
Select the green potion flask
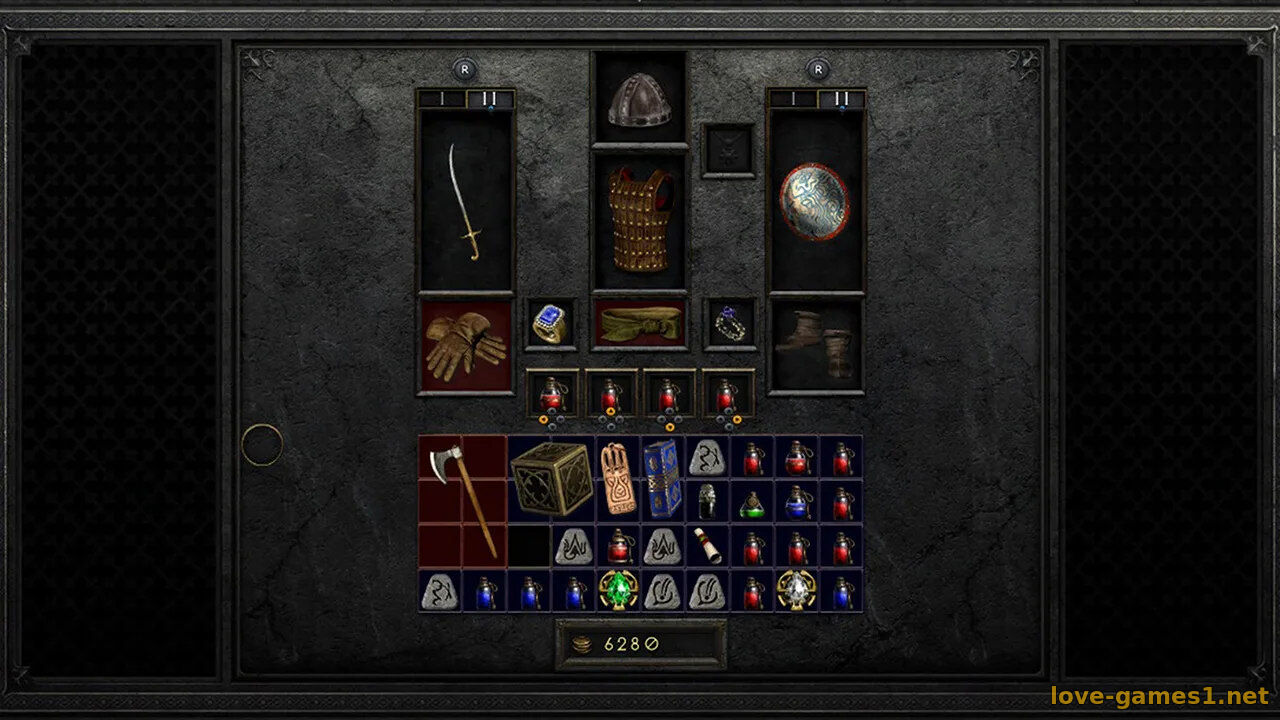click(752, 503)
